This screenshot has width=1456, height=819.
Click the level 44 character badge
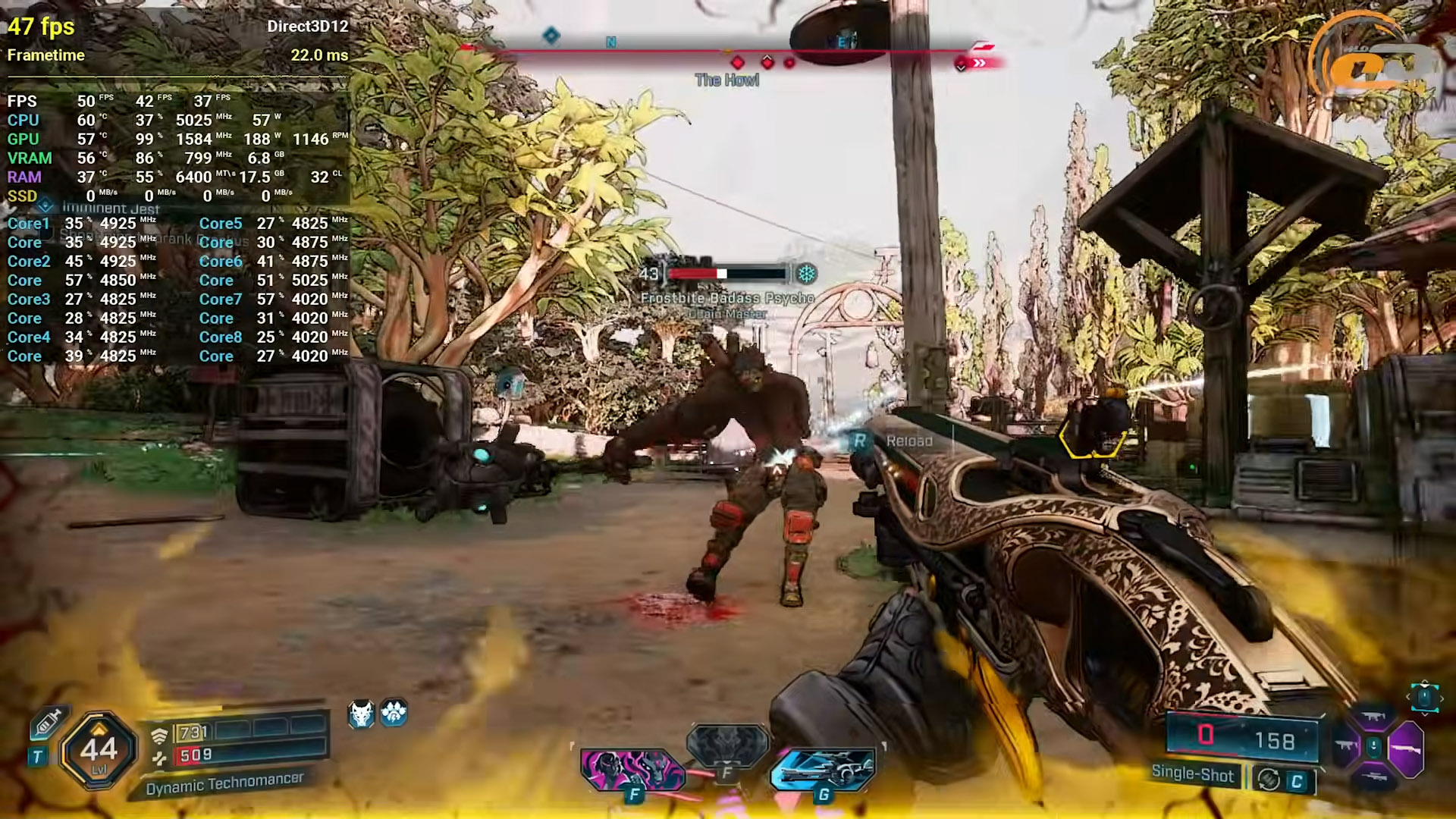(99, 750)
